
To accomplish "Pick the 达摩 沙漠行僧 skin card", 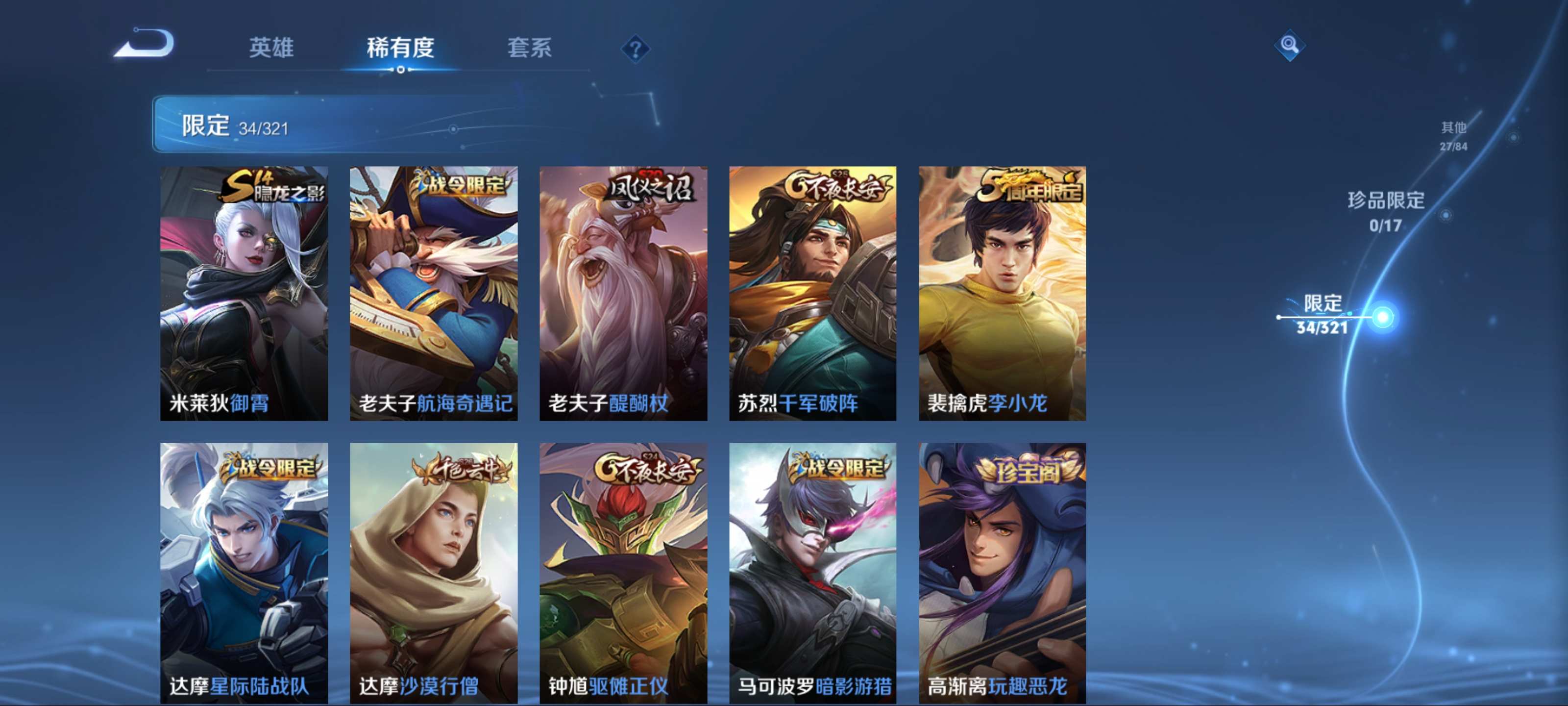I will (433, 573).
